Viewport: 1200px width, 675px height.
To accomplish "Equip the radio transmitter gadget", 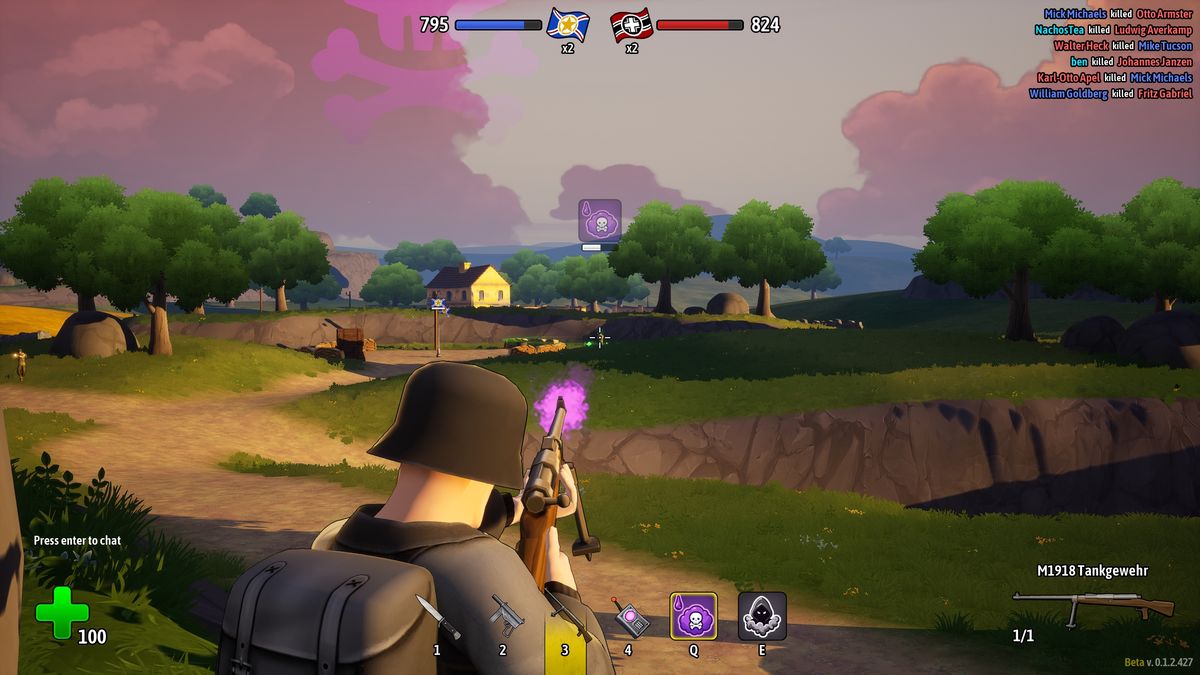I will pyautogui.click(x=630, y=617).
